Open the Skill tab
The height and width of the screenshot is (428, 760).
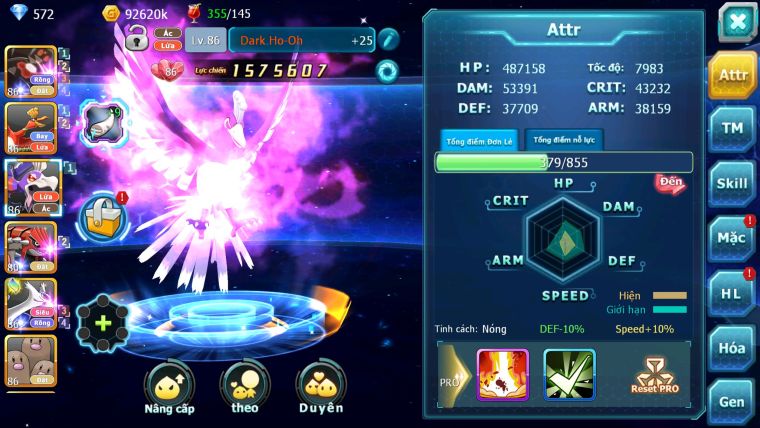click(732, 183)
